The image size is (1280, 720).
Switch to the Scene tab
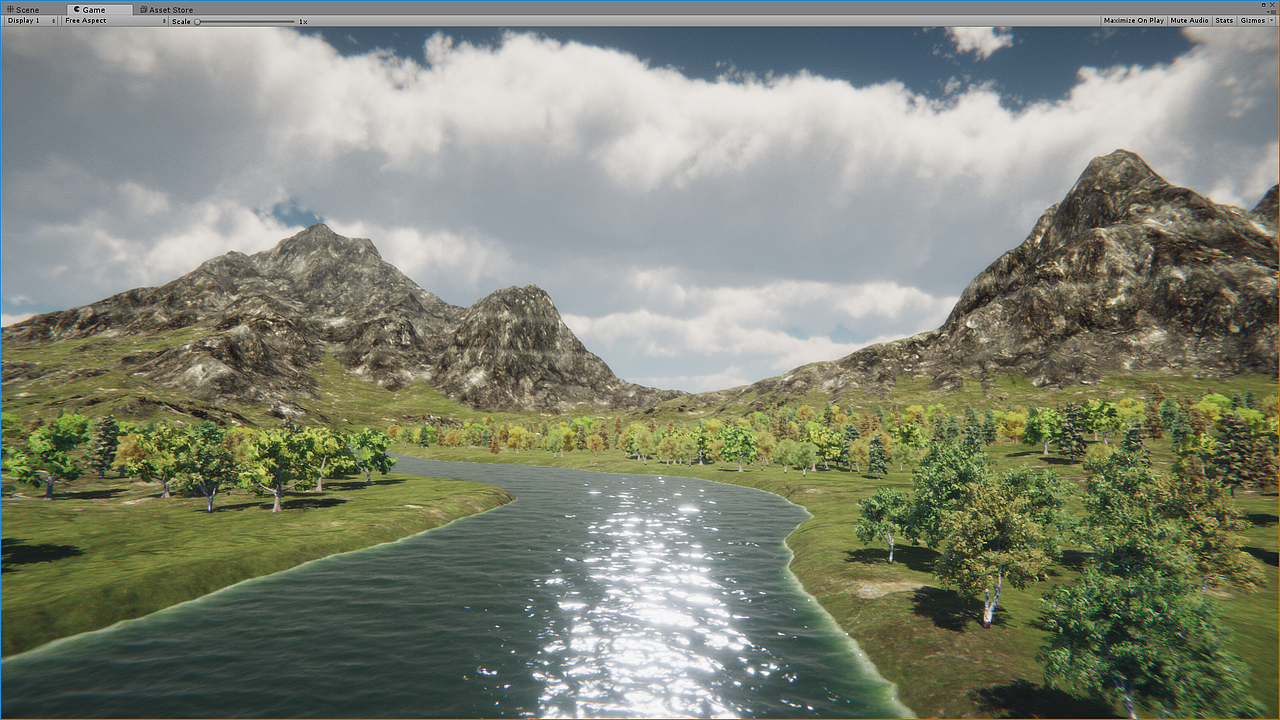tap(25, 9)
